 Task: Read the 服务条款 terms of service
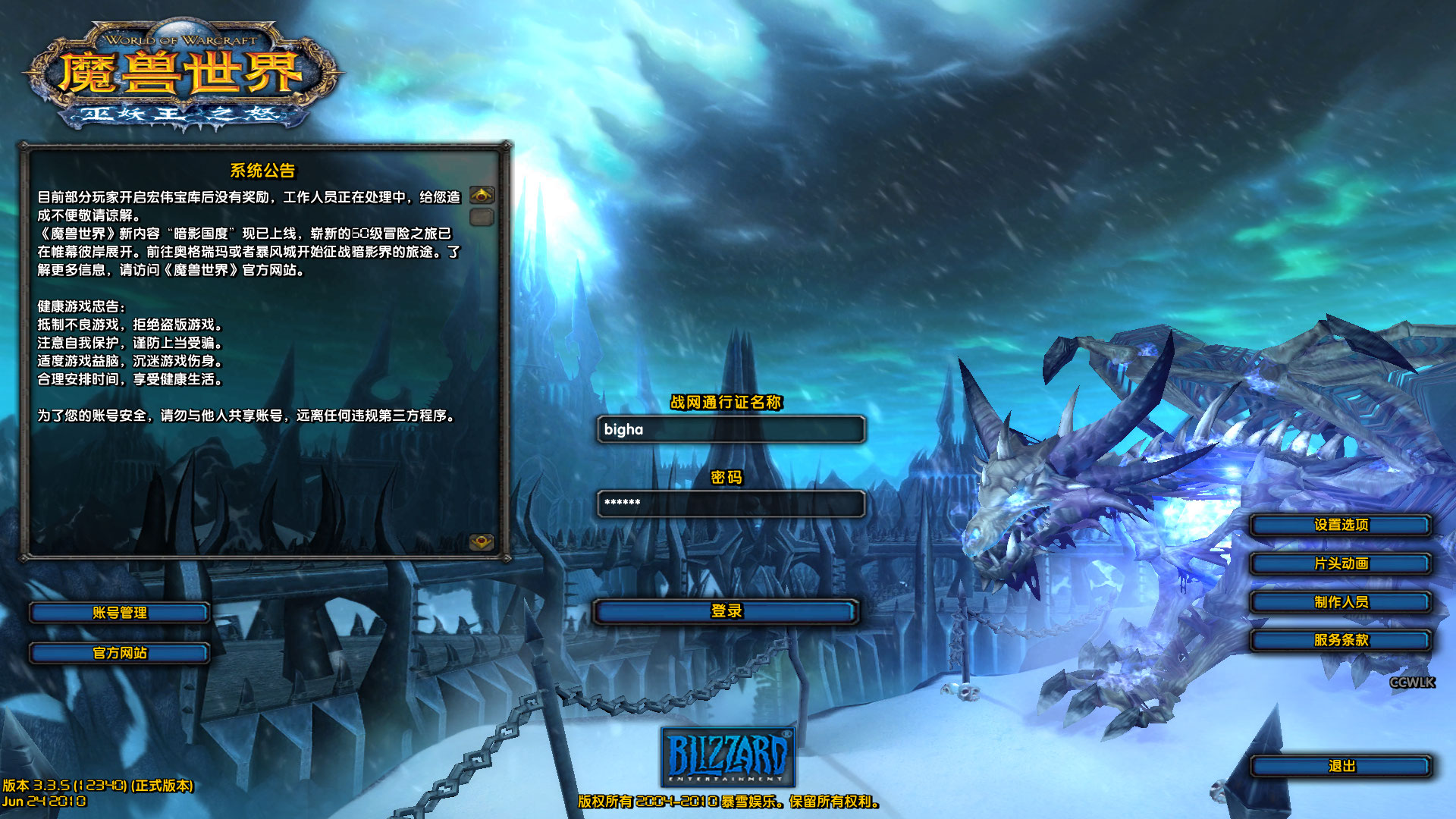tap(1341, 641)
